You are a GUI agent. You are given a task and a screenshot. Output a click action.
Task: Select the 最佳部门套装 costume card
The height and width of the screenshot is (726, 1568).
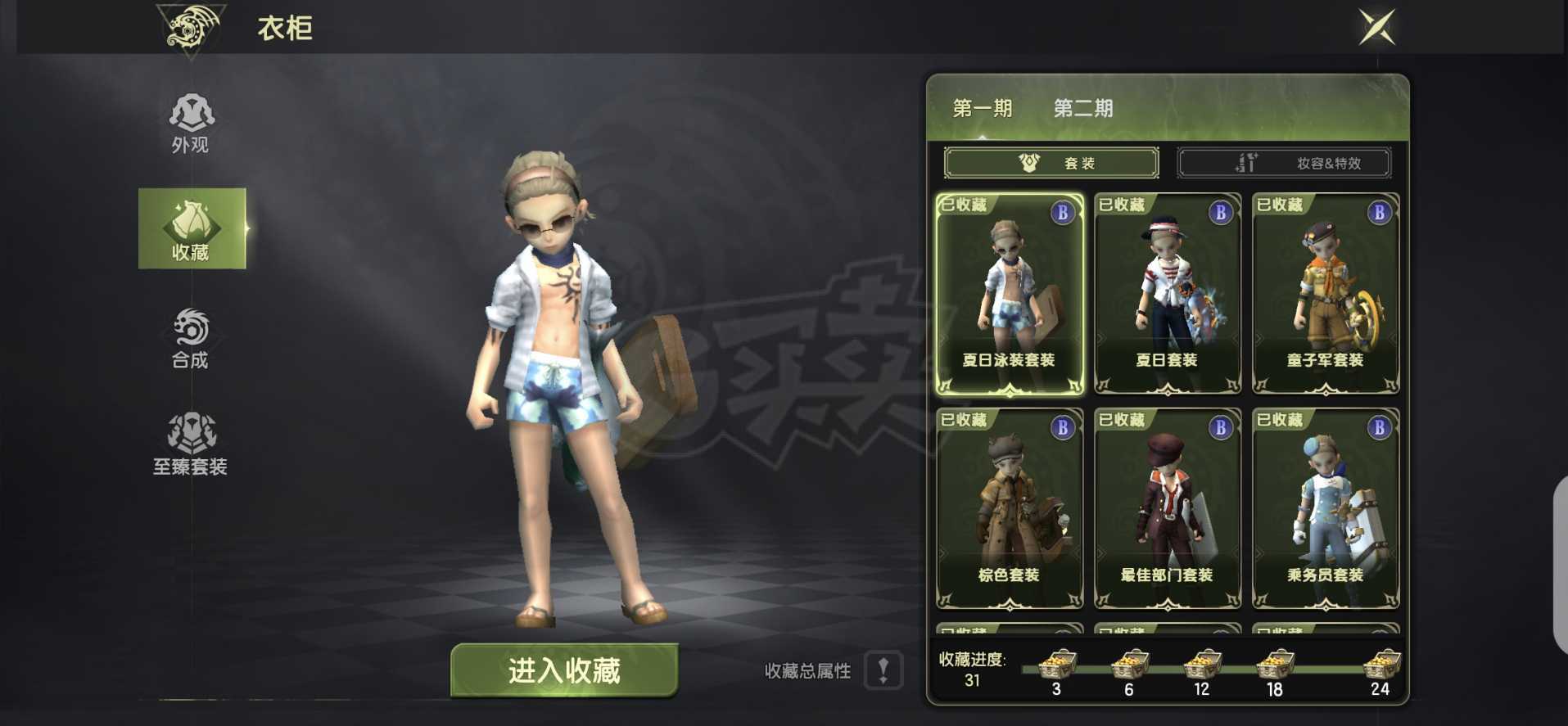1166,507
